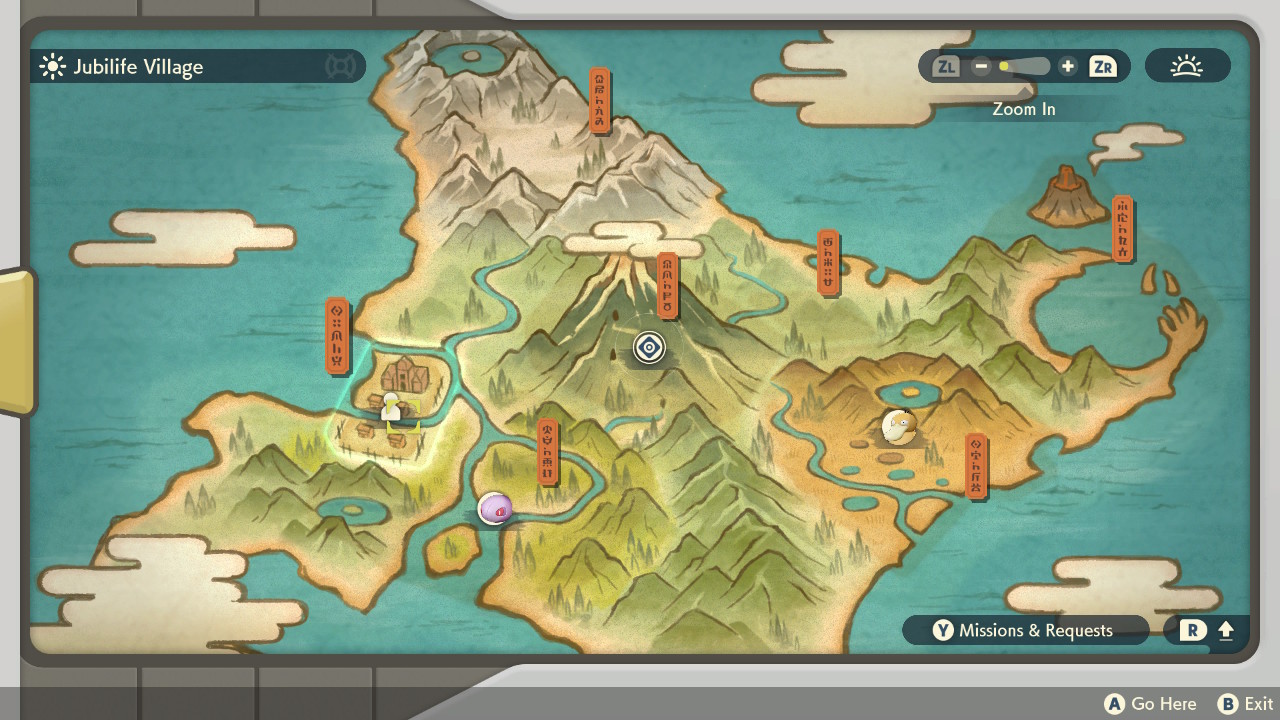The width and height of the screenshot is (1280, 720).
Task: Exit the map screen
Action: [1246, 704]
